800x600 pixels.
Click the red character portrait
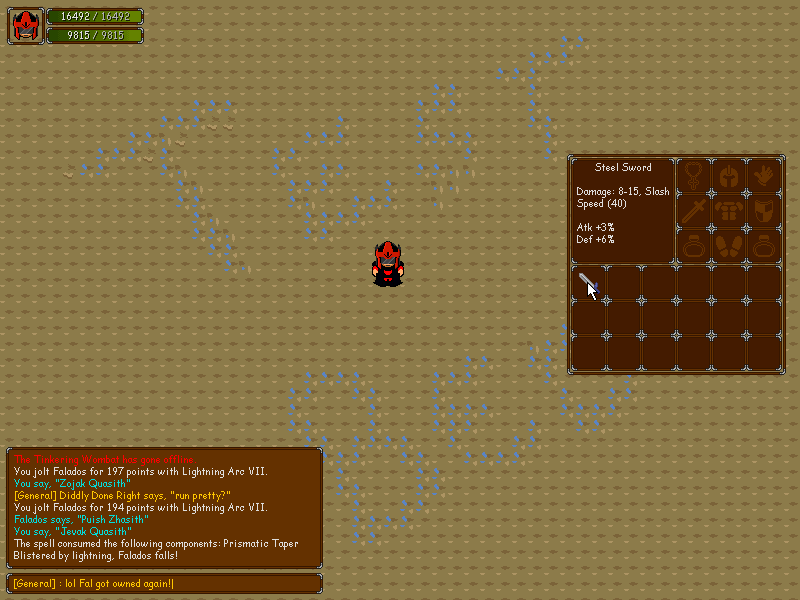(26, 26)
